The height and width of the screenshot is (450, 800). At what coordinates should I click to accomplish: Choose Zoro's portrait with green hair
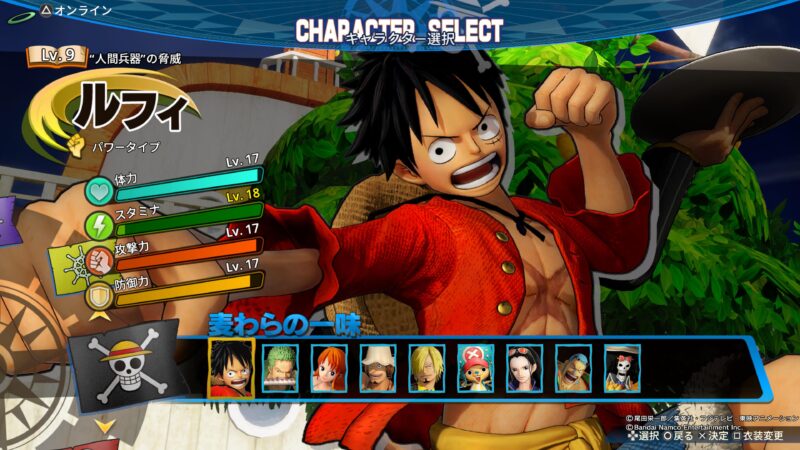(x=280, y=368)
